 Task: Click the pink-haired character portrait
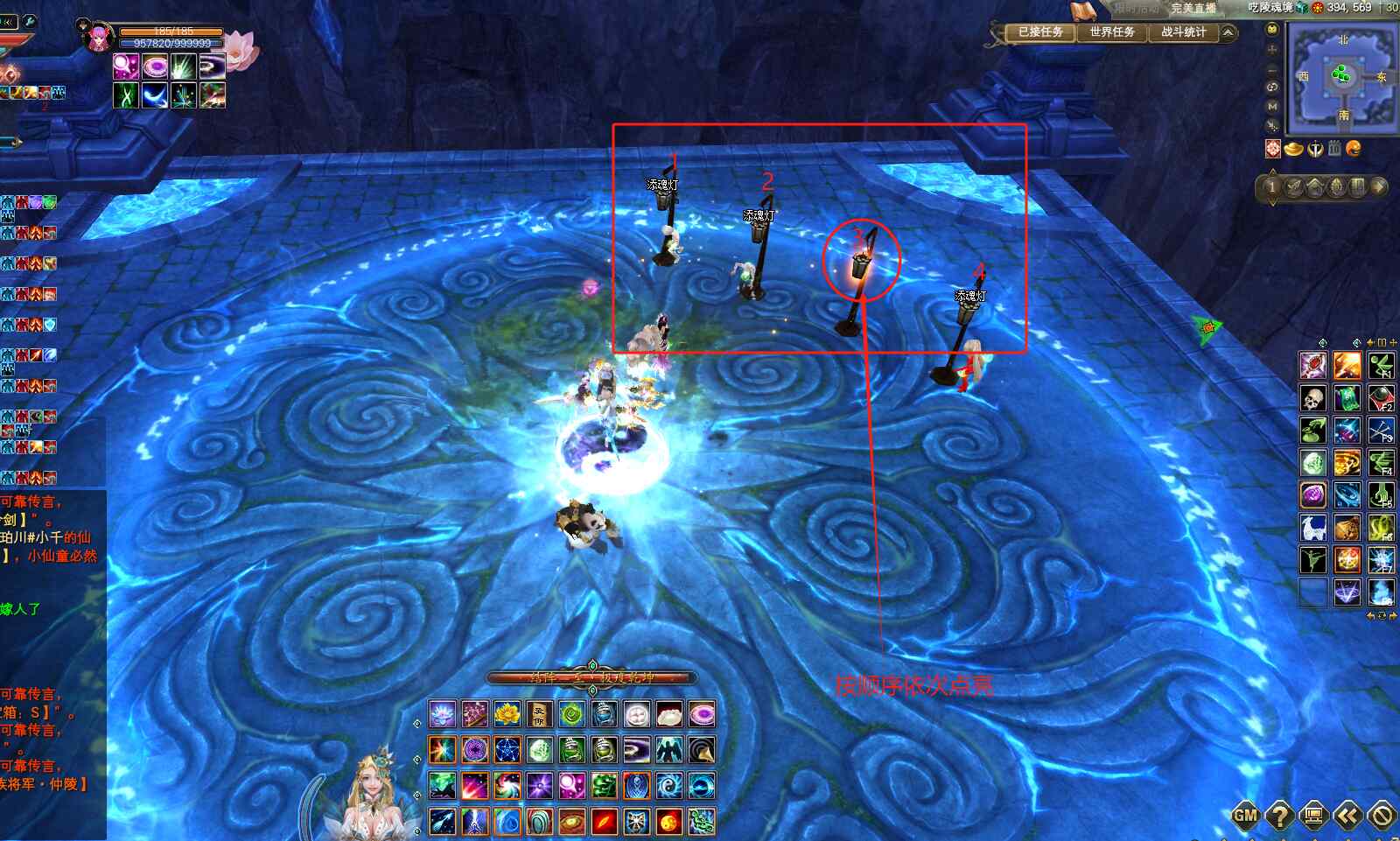[x=97, y=39]
